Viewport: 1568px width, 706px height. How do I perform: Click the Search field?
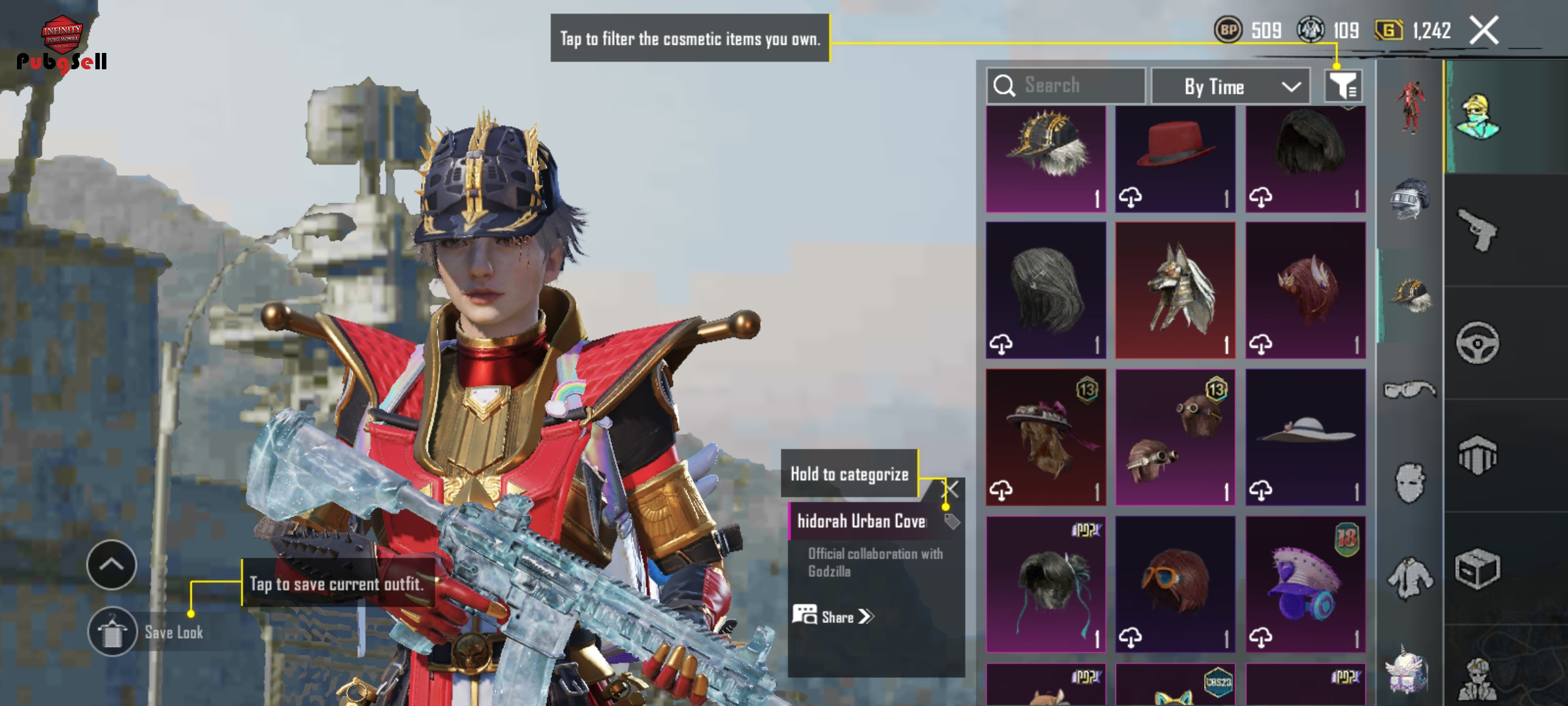point(1066,86)
